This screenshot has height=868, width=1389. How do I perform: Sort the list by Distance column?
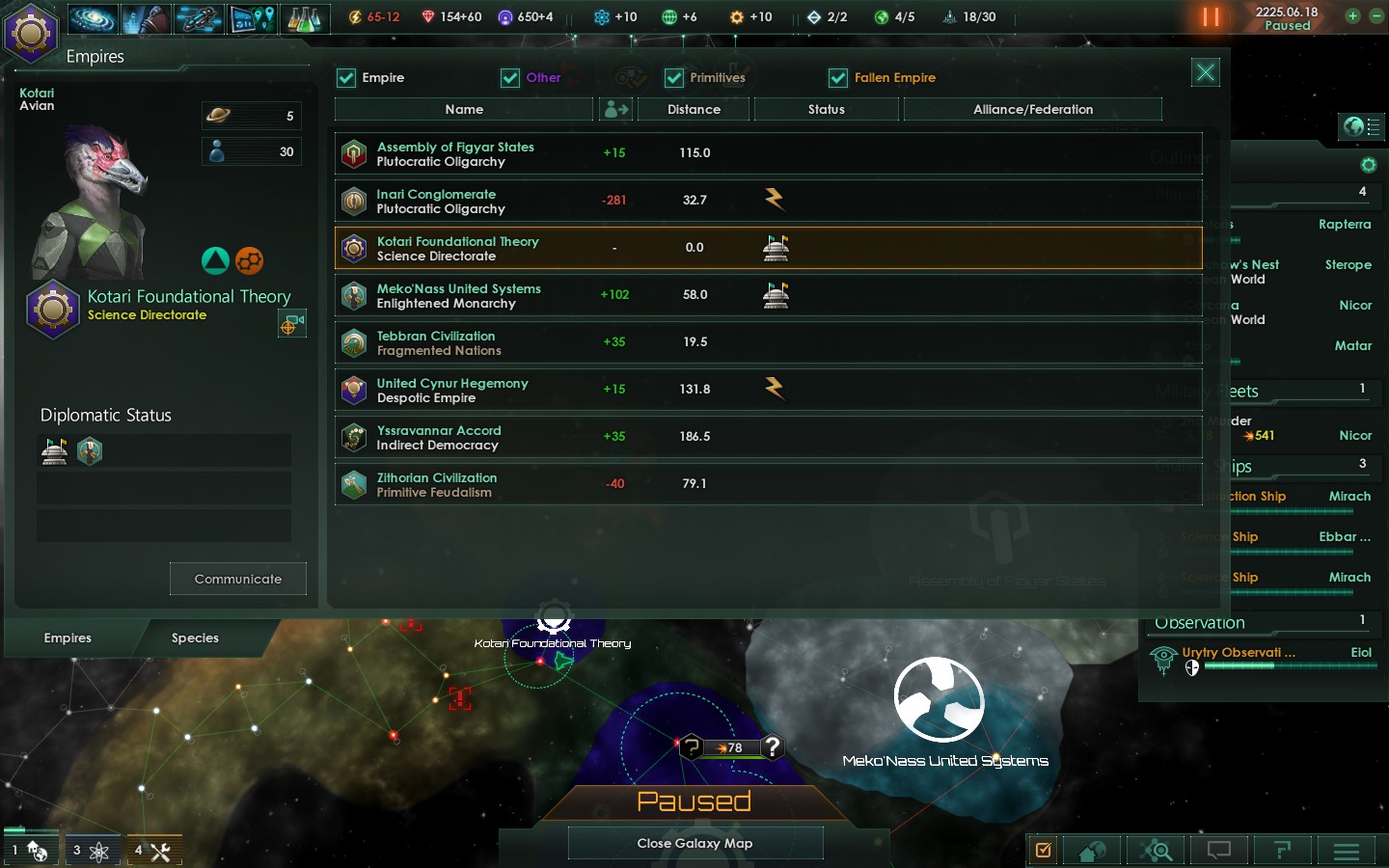tap(694, 110)
